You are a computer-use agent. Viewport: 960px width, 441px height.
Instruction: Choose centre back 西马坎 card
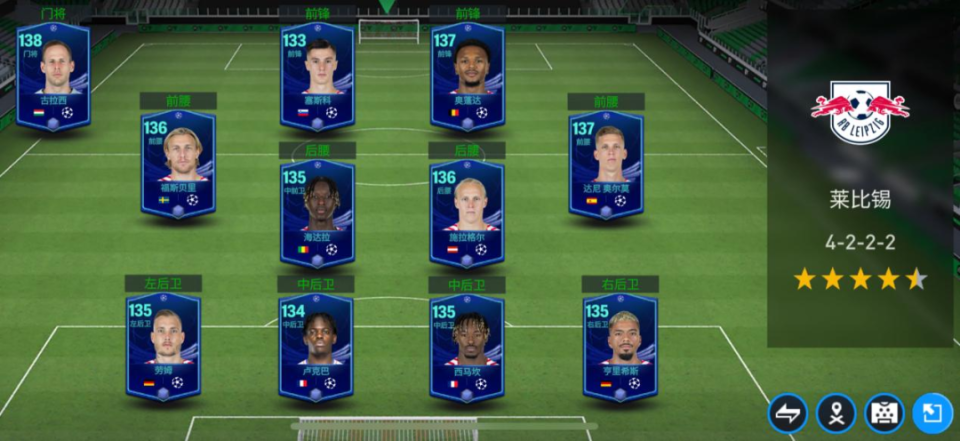pyautogui.click(x=466, y=346)
